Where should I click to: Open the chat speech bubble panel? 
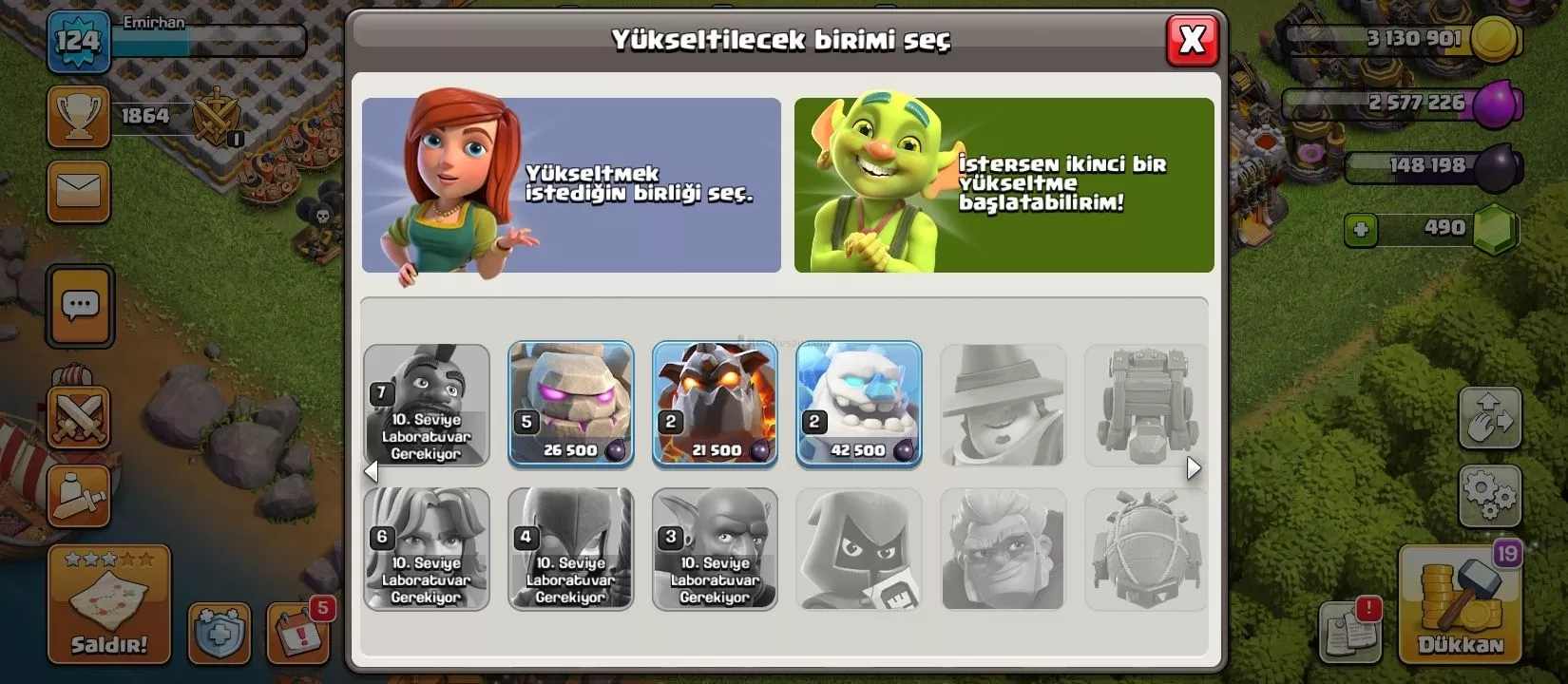coord(80,306)
